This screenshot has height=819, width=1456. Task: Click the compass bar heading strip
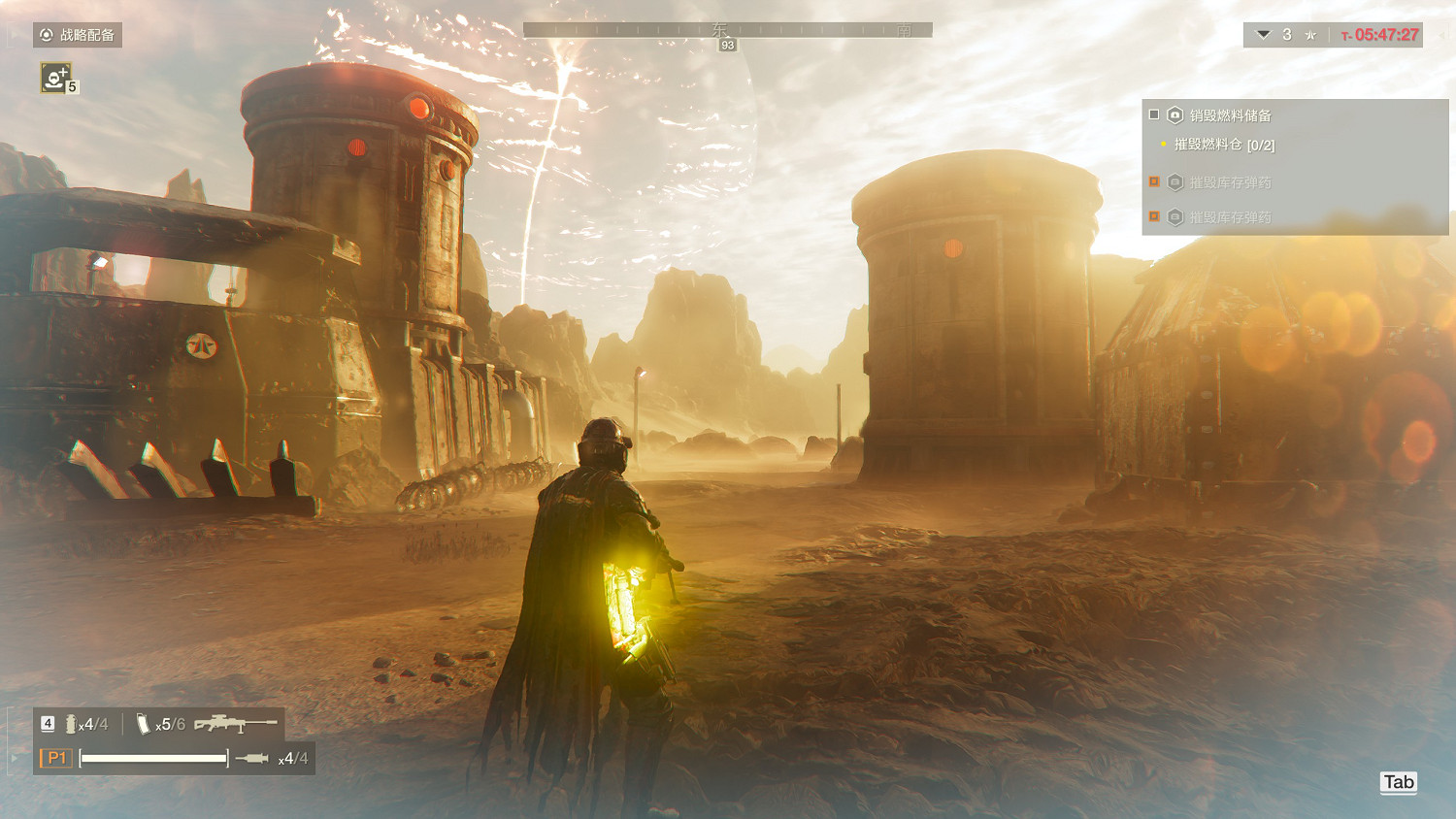pos(727,30)
